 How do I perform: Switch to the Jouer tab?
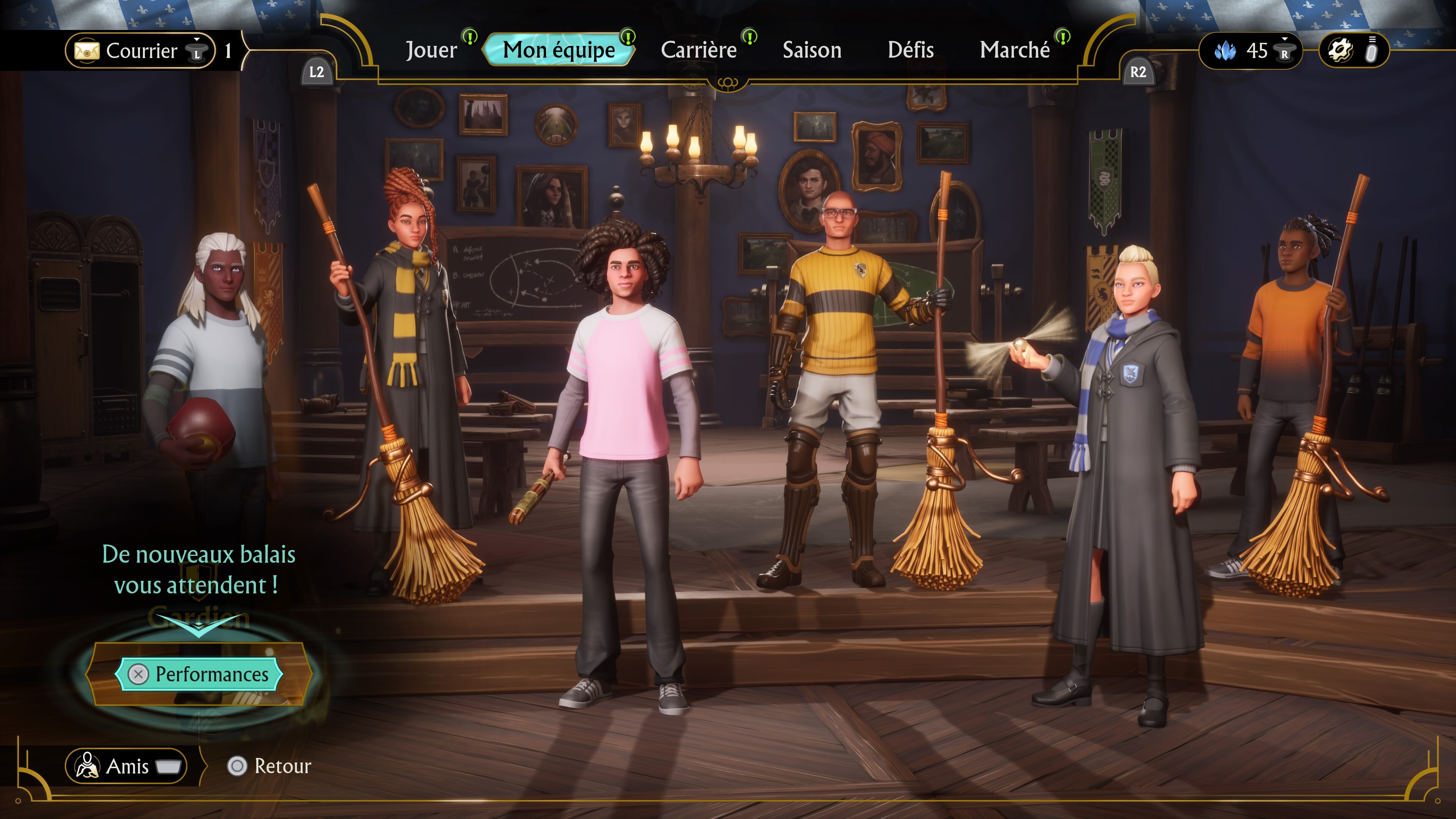(431, 50)
